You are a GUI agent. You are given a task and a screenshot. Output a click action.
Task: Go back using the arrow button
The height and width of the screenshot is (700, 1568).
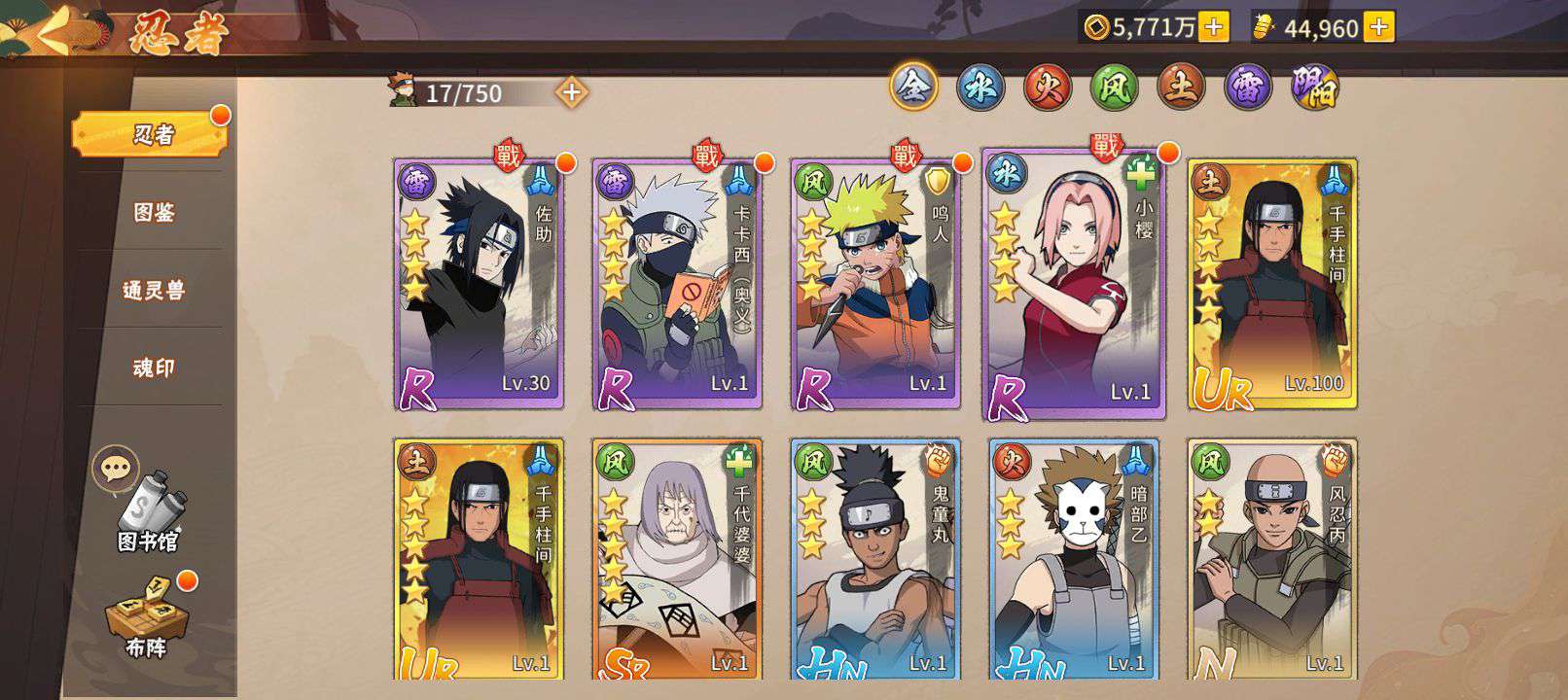click(x=55, y=29)
